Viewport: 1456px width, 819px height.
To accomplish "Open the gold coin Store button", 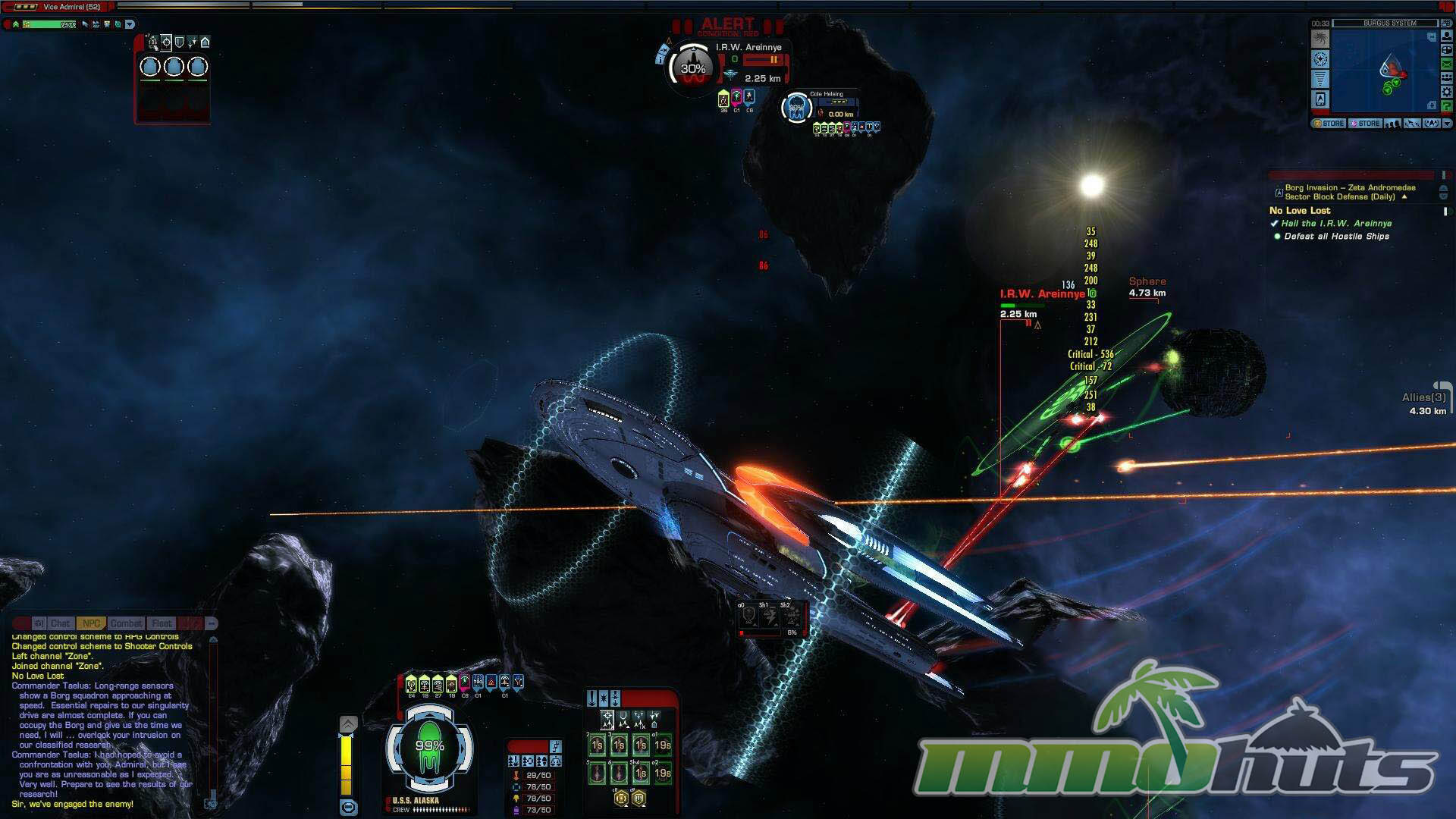I will [1329, 124].
